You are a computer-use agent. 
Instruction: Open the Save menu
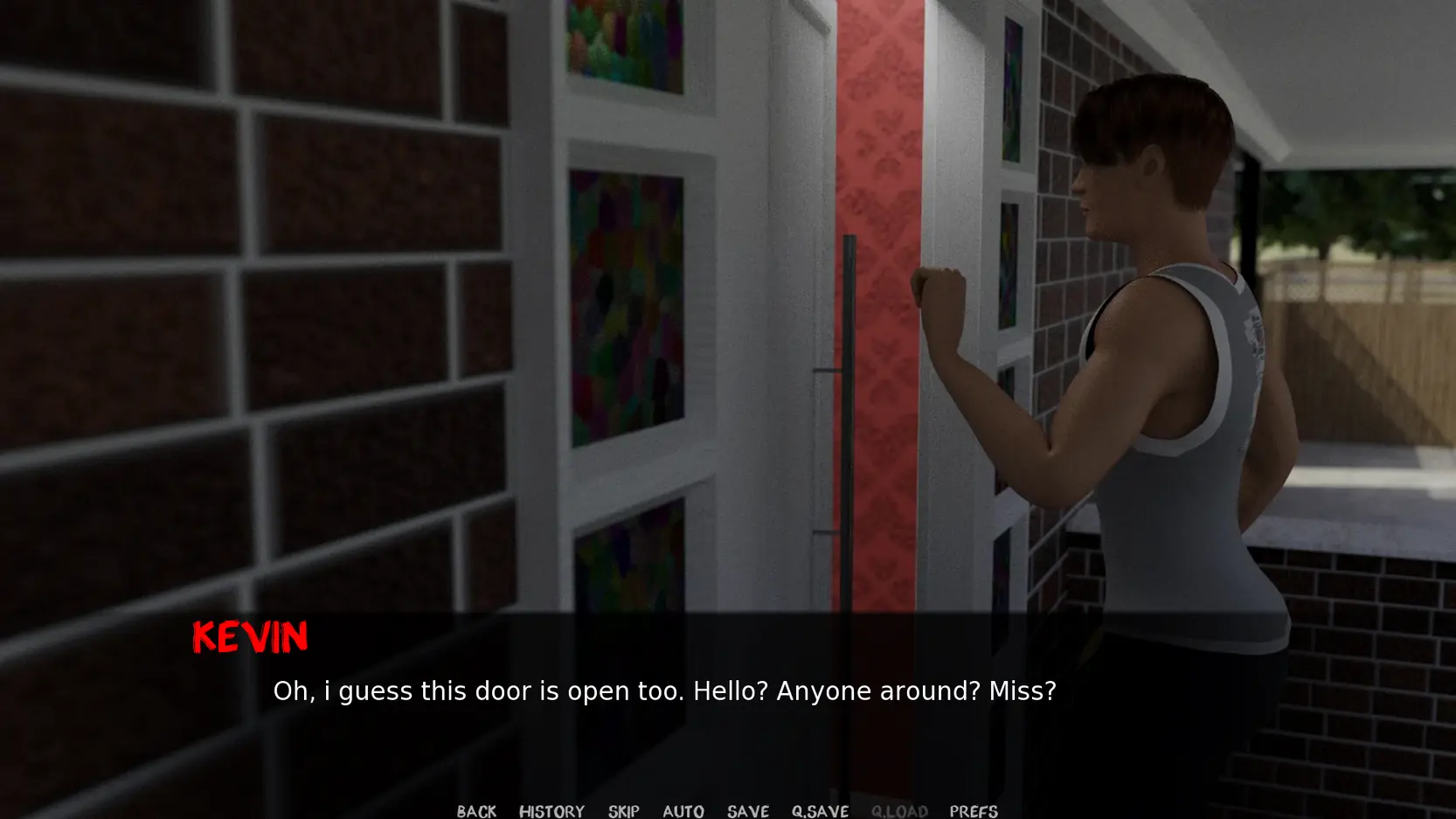[748, 811]
